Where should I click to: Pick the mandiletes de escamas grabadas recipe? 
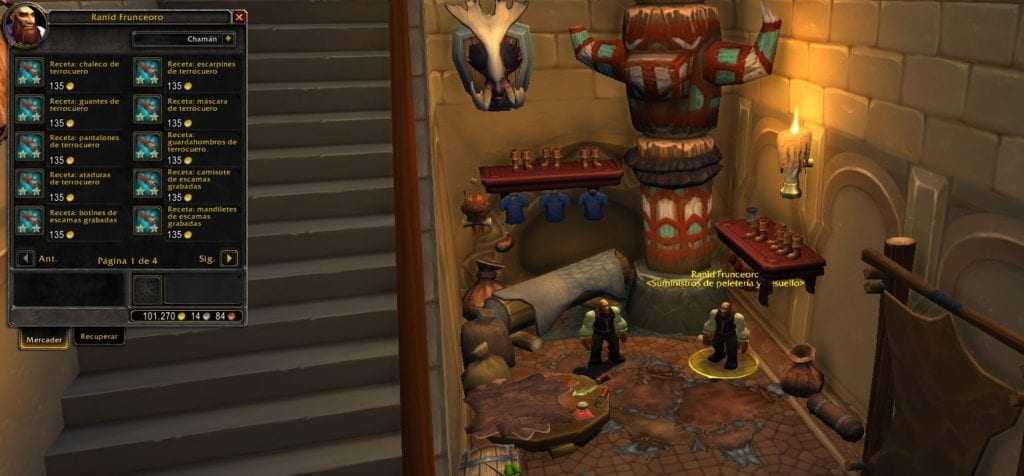click(148, 219)
